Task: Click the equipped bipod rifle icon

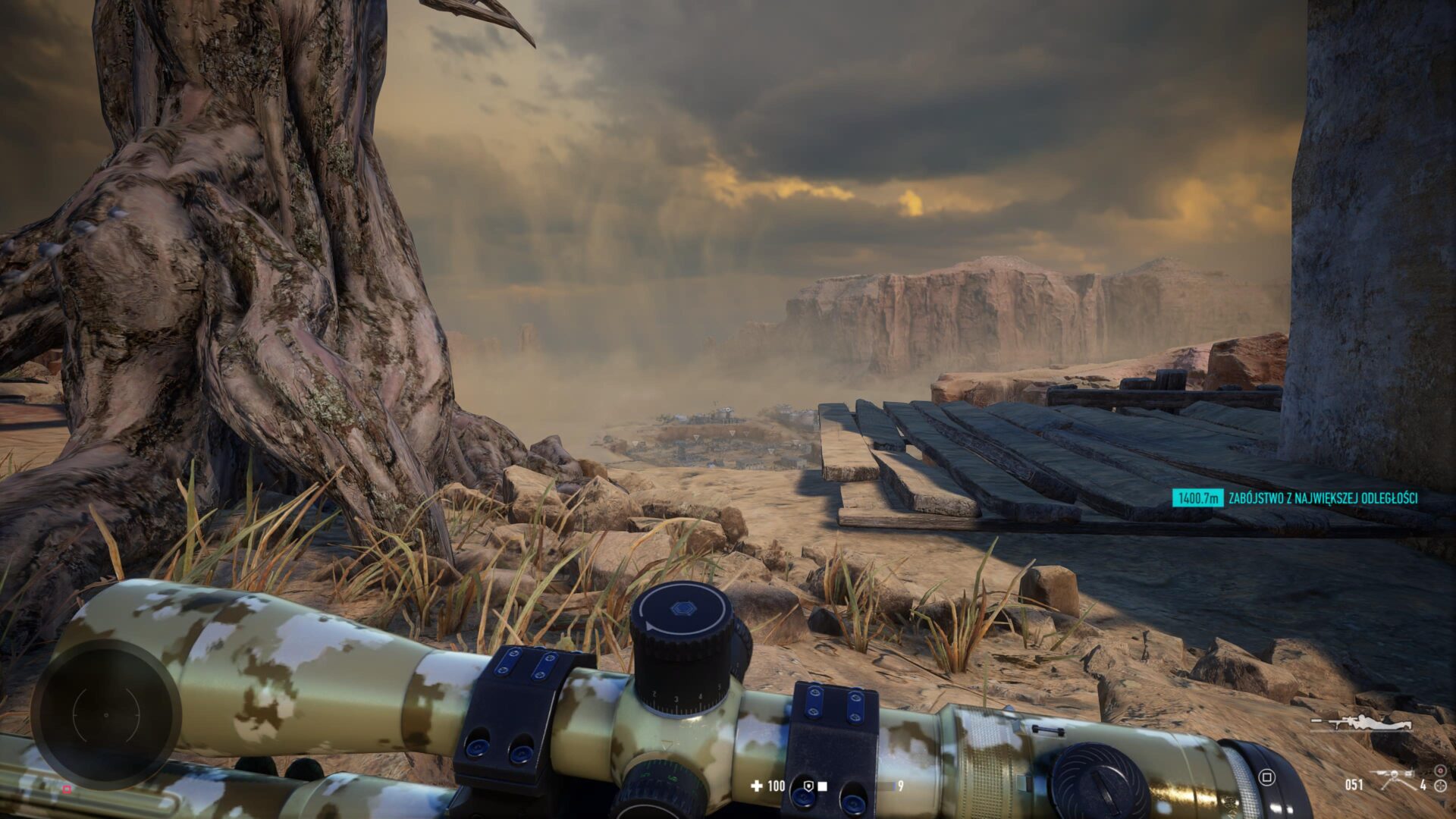Action: pyautogui.click(x=1394, y=780)
